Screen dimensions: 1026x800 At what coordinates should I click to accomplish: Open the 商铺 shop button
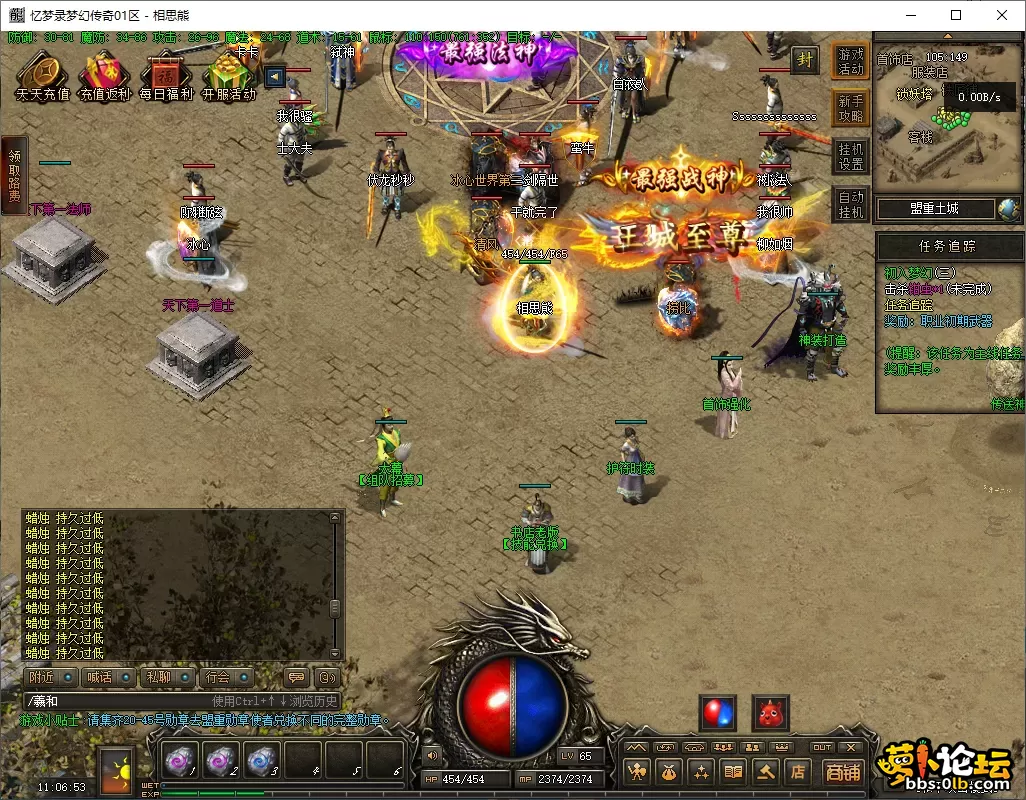click(843, 772)
